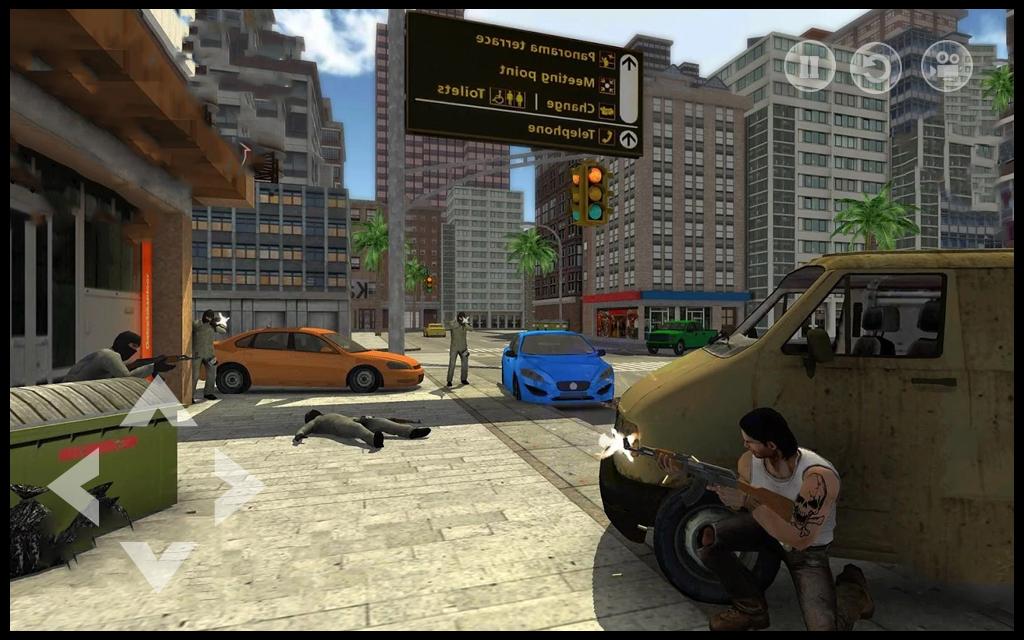Screen dimensions: 1024x640
Task: Tap the up arrow movement control
Action: click(157, 403)
